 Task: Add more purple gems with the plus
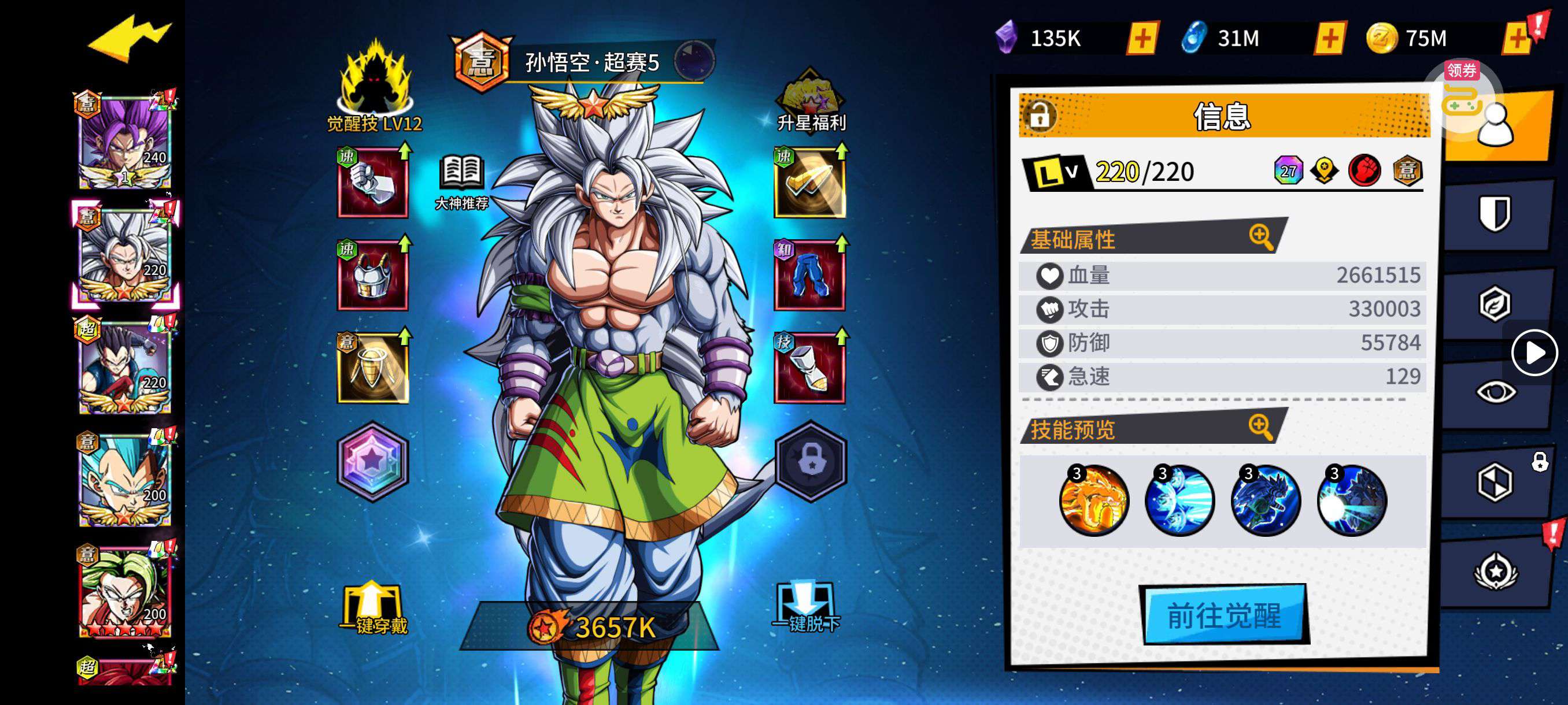click(1142, 38)
